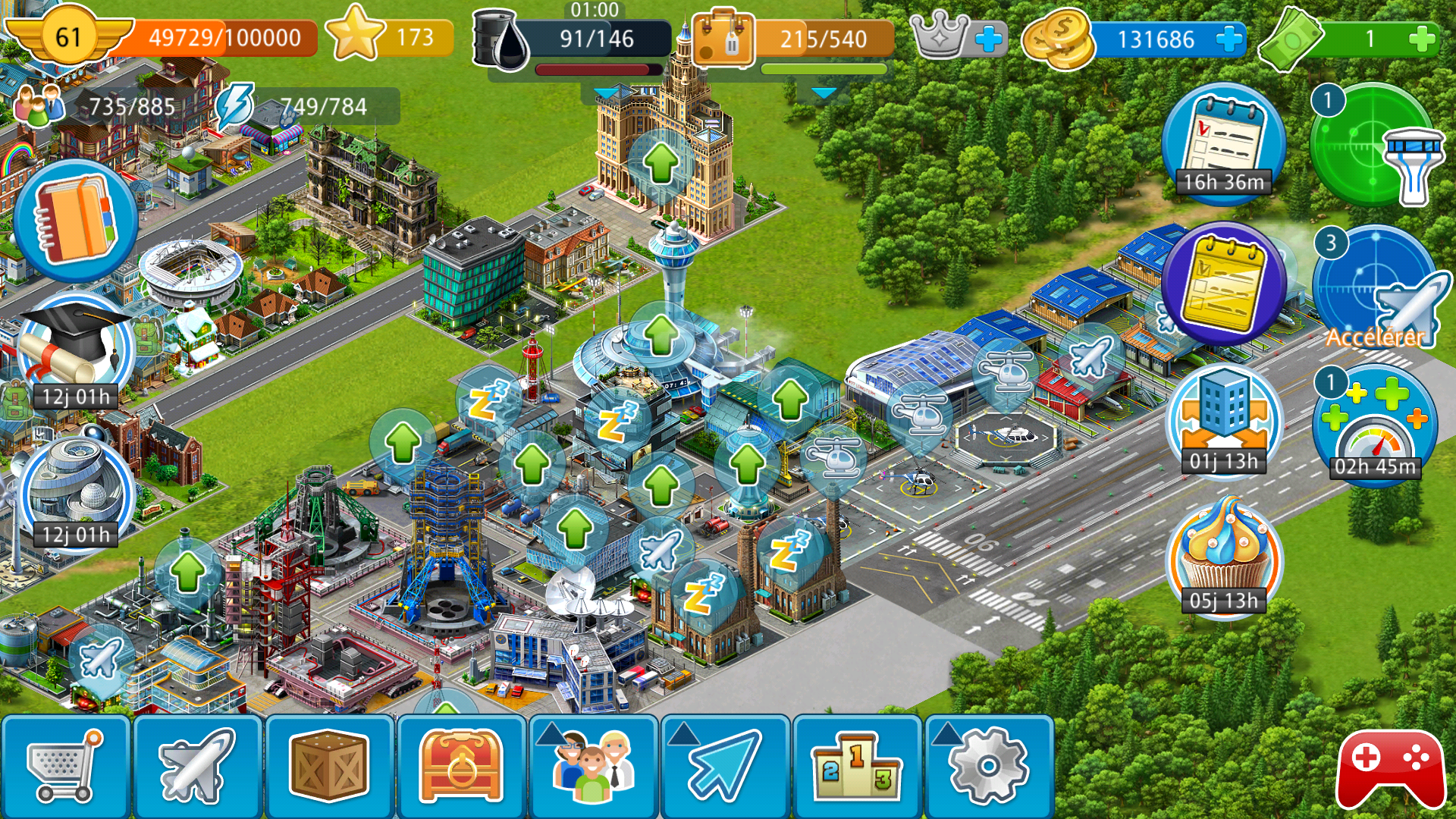The height and width of the screenshot is (819, 1456).
Task: Select the blue cursor arrow tool
Action: pyautogui.click(x=725, y=766)
